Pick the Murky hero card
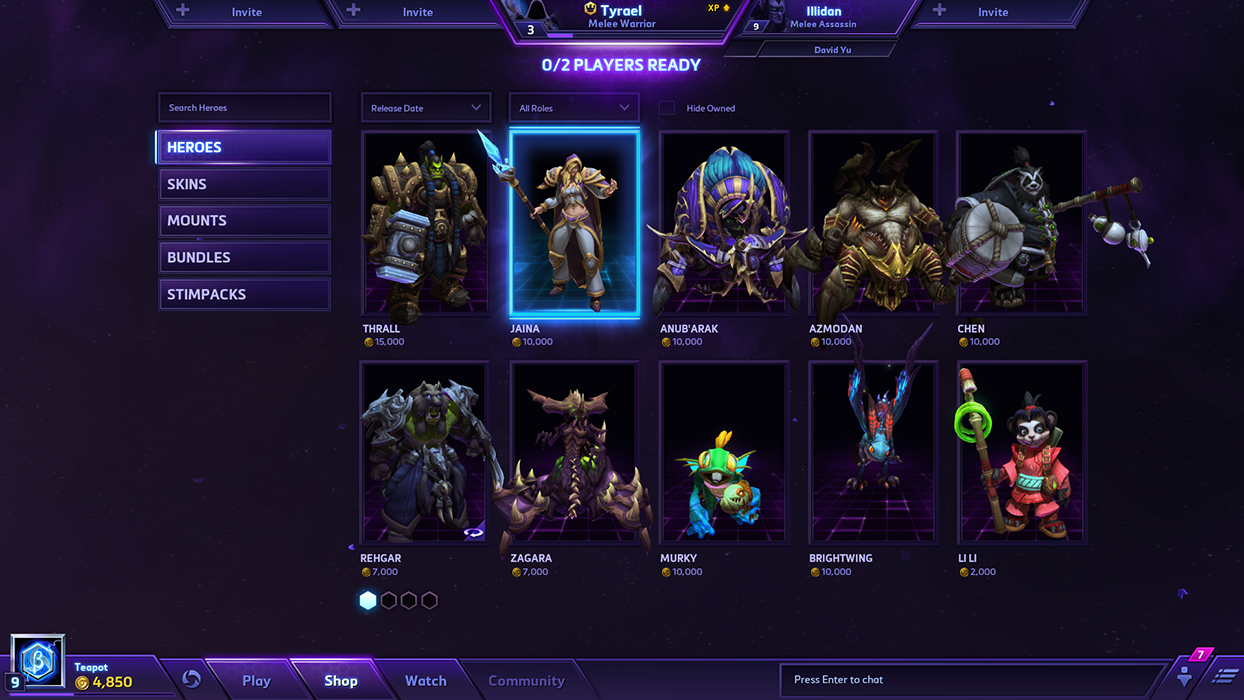The image size is (1244, 700). (x=724, y=453)
